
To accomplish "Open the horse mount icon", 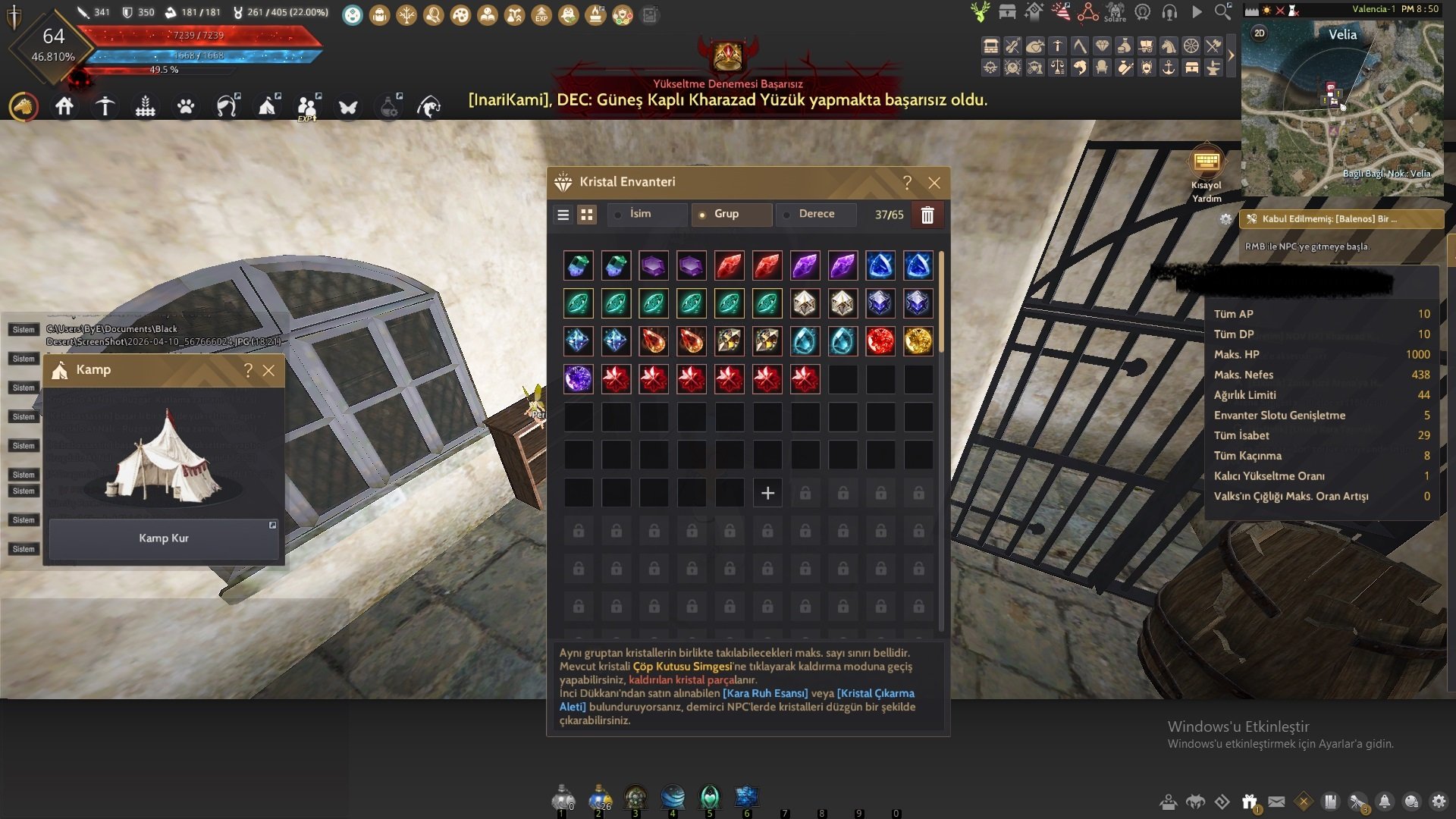I will [24, 107].
